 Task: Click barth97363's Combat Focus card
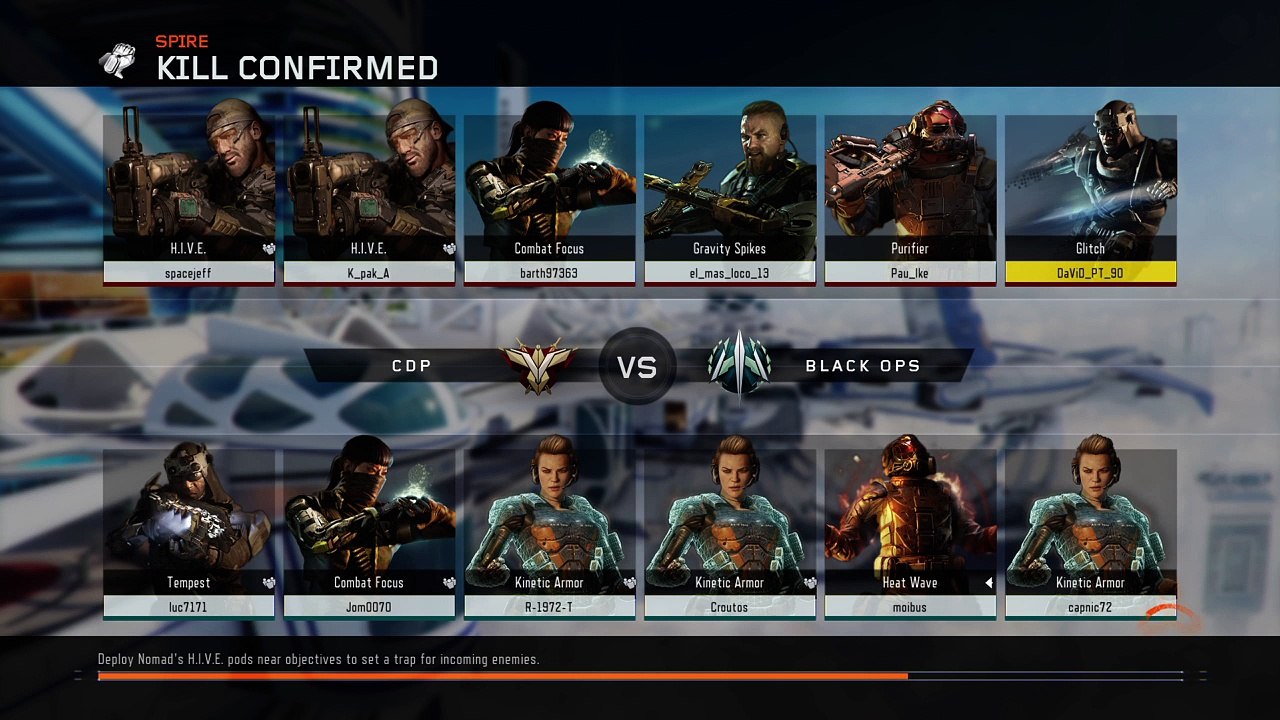pyautogui.click(x=549, y=200)
